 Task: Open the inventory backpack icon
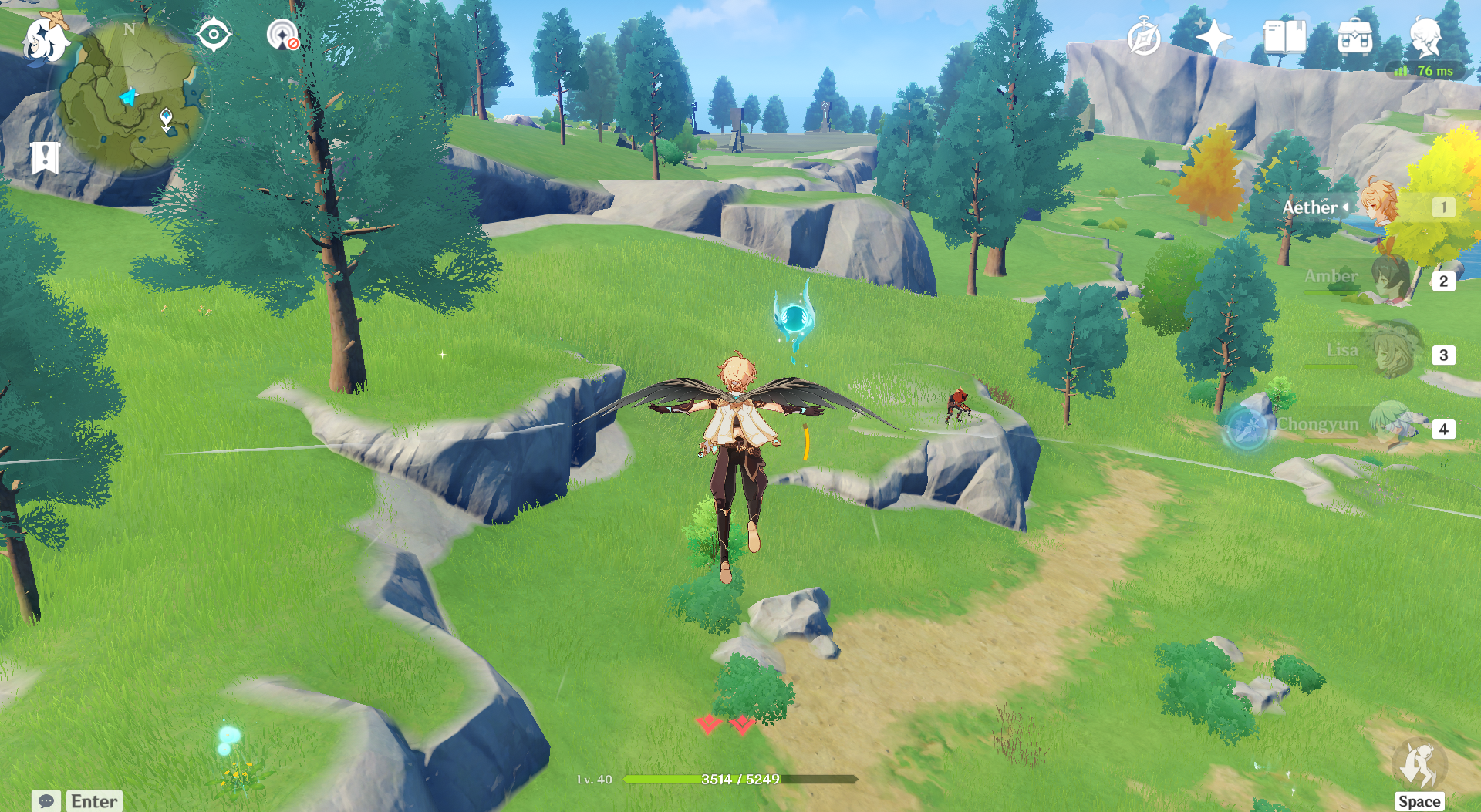(1355, 37)
